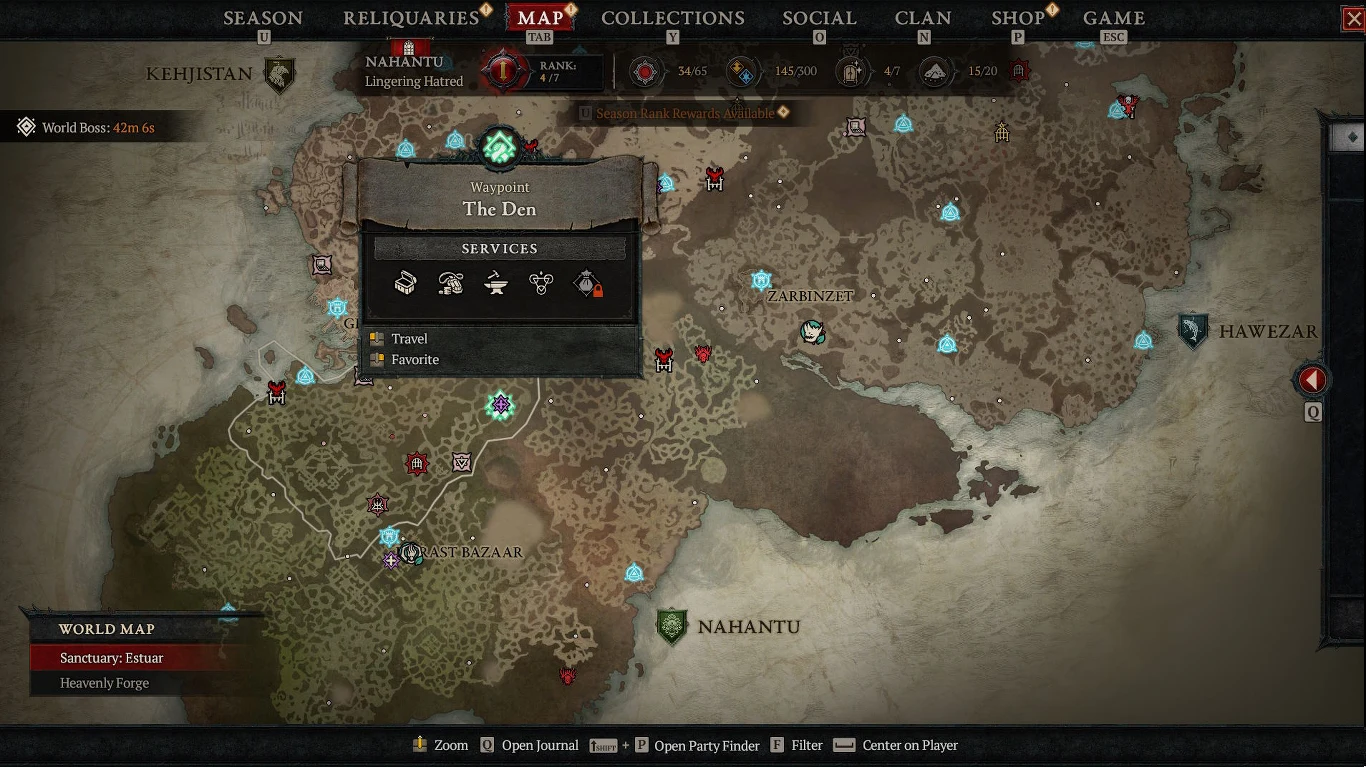Mark The Den waypoint as Favorite

pyautogui.click(x=415, y=360)
